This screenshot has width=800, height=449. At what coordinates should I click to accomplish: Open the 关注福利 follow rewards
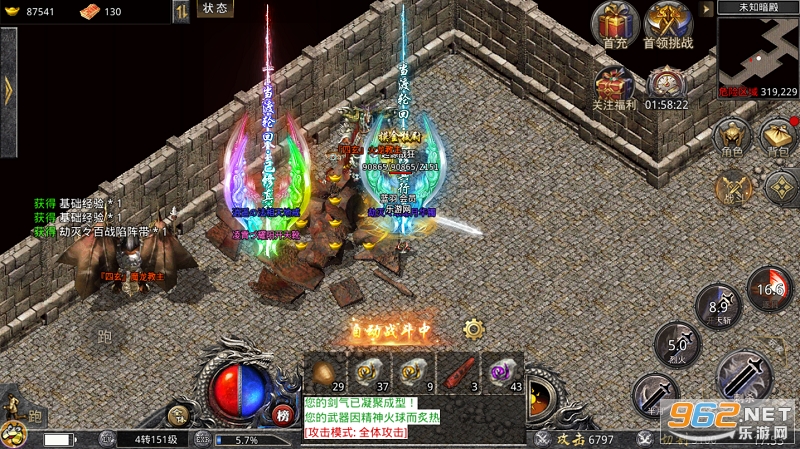click(616, 84)
